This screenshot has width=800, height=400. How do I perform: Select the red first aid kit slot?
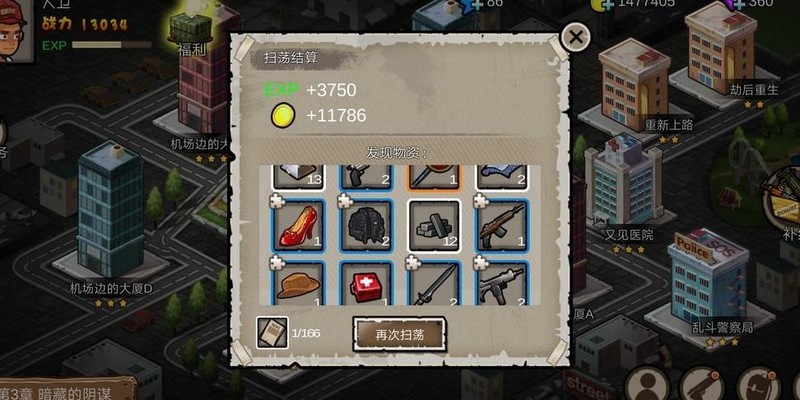[366, 284]
